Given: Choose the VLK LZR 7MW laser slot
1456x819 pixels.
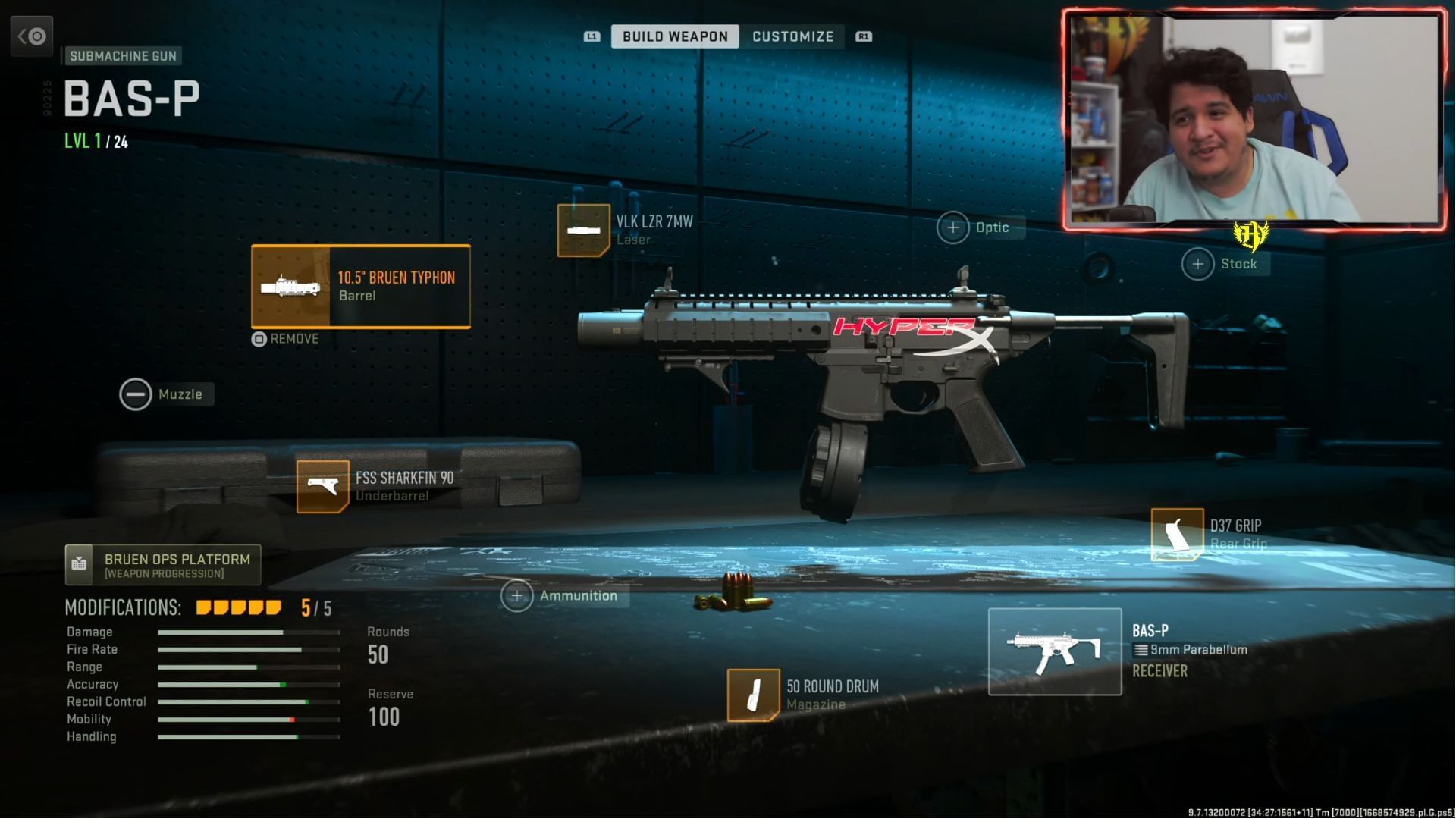Looking at the screenshot, I should pos(584,231).
